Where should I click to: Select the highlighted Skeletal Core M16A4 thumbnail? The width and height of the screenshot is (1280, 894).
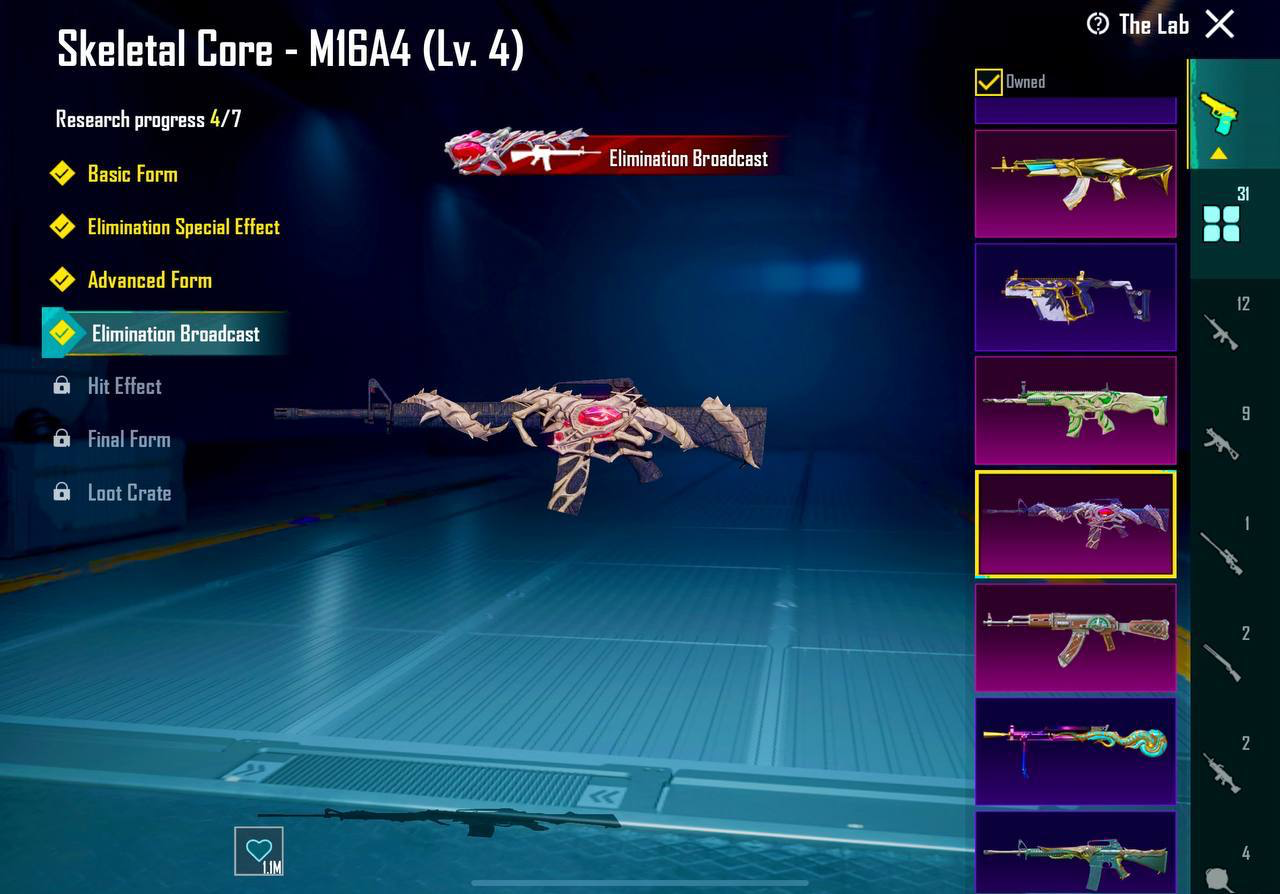[x=1075, y=524]
